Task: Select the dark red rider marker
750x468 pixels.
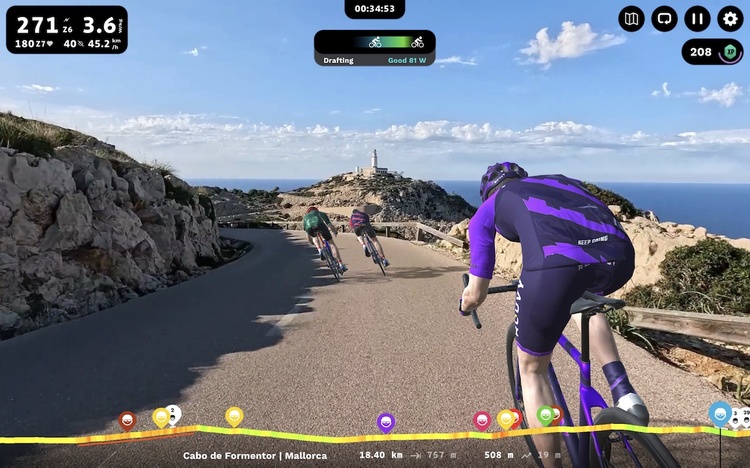Action: [x=127, y=420]
